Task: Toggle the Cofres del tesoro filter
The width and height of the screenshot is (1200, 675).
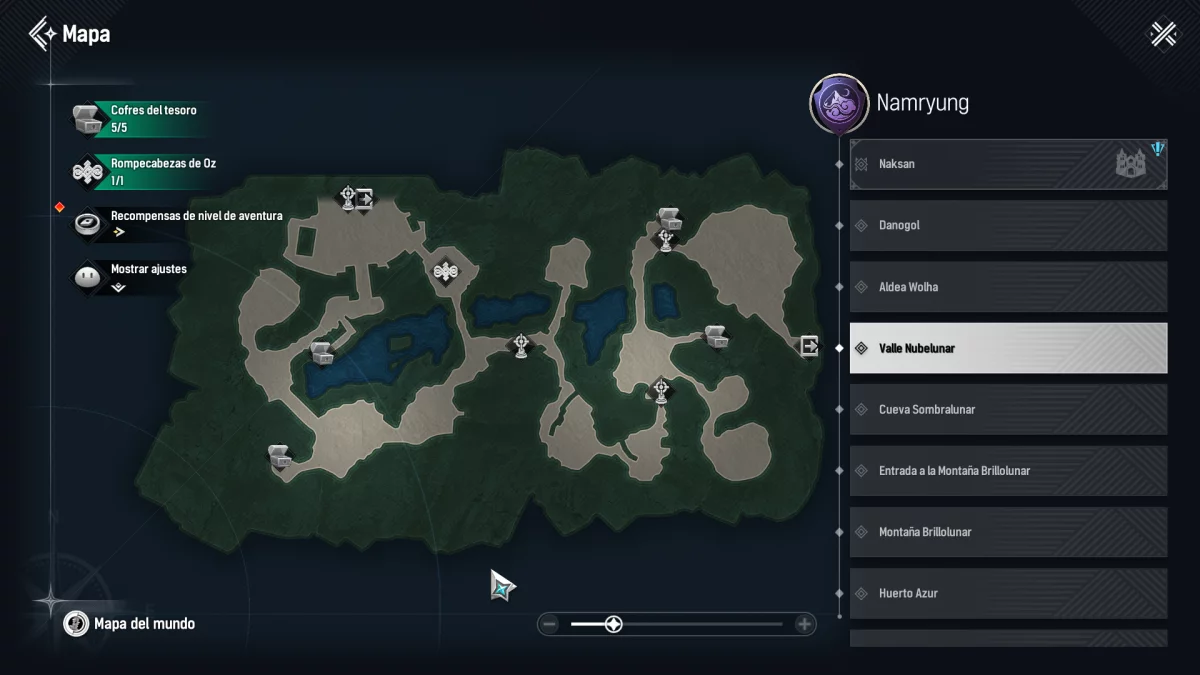Action: click(140, 119)
